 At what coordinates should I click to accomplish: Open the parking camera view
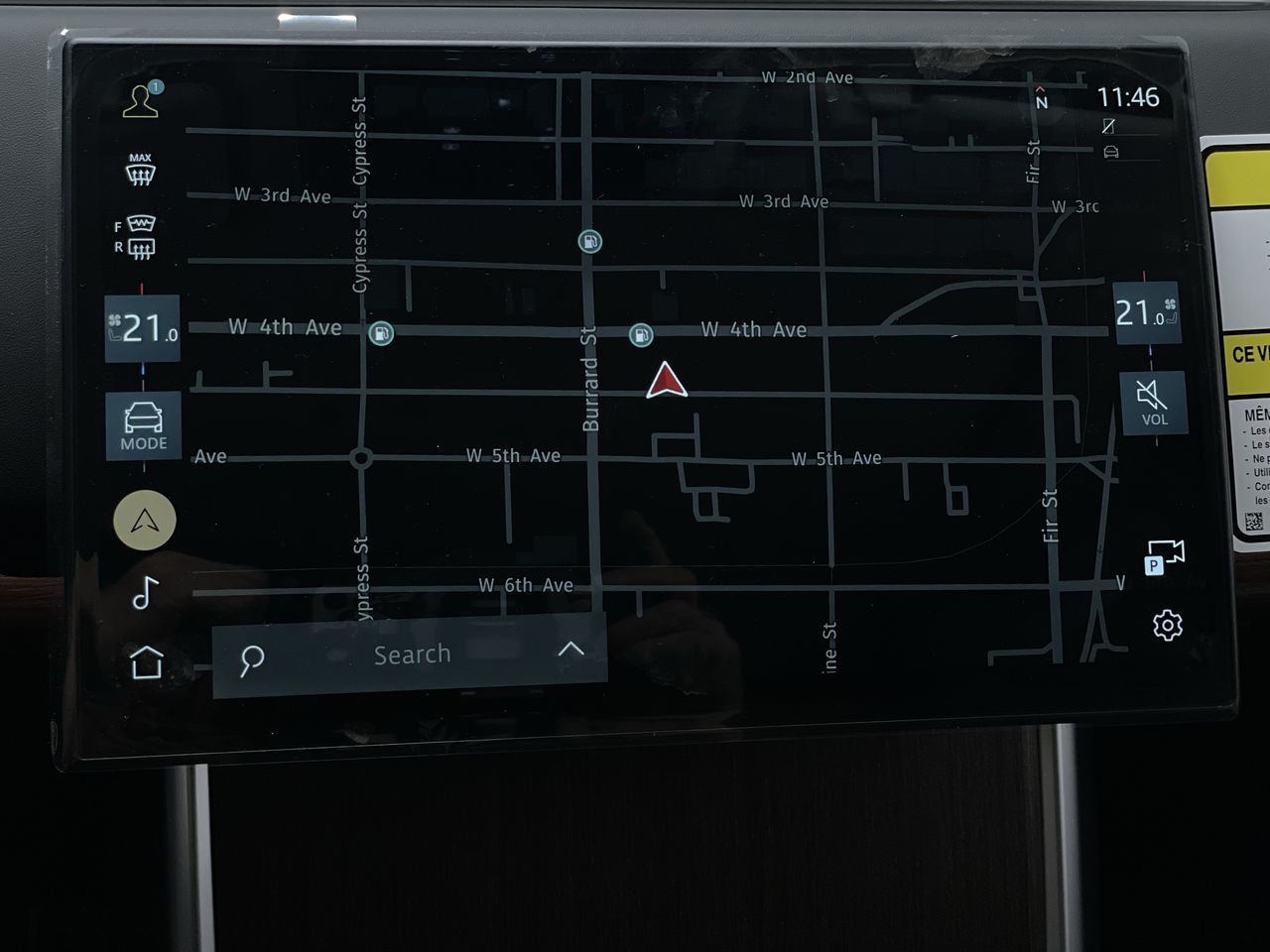tap(1164, 556)
